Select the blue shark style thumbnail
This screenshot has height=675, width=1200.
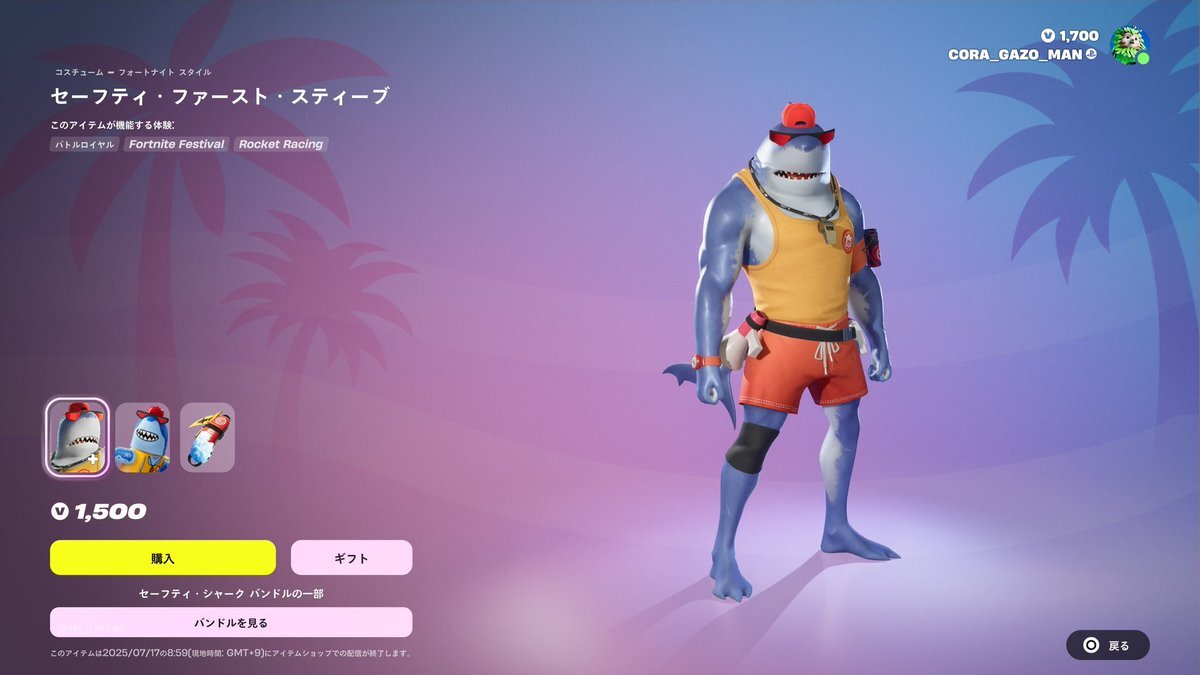(142, 437)
